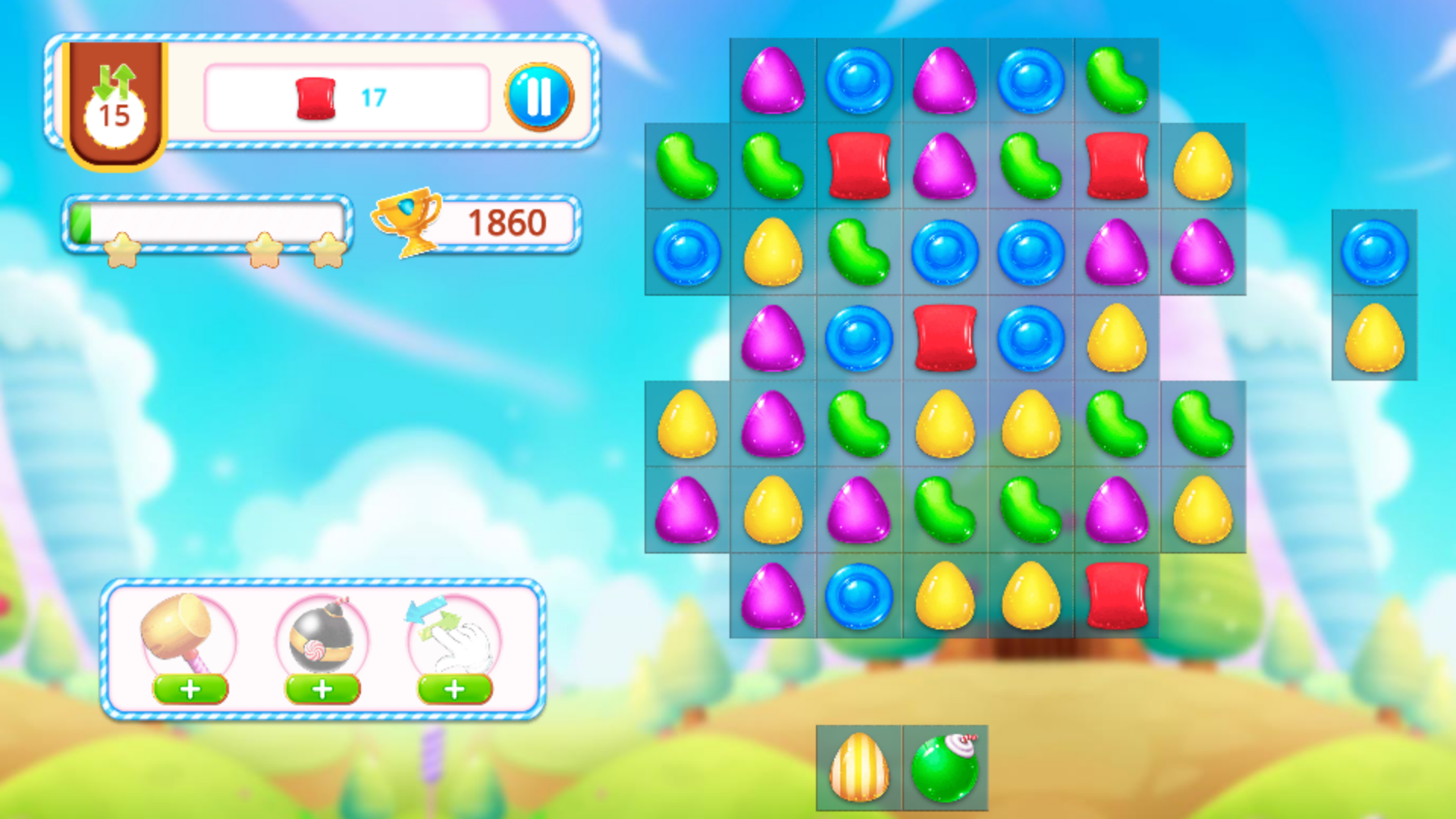This screenshot has width=1456, height=819.
Task: Select the green candy bomb power-up
Action: click(946, 767)
